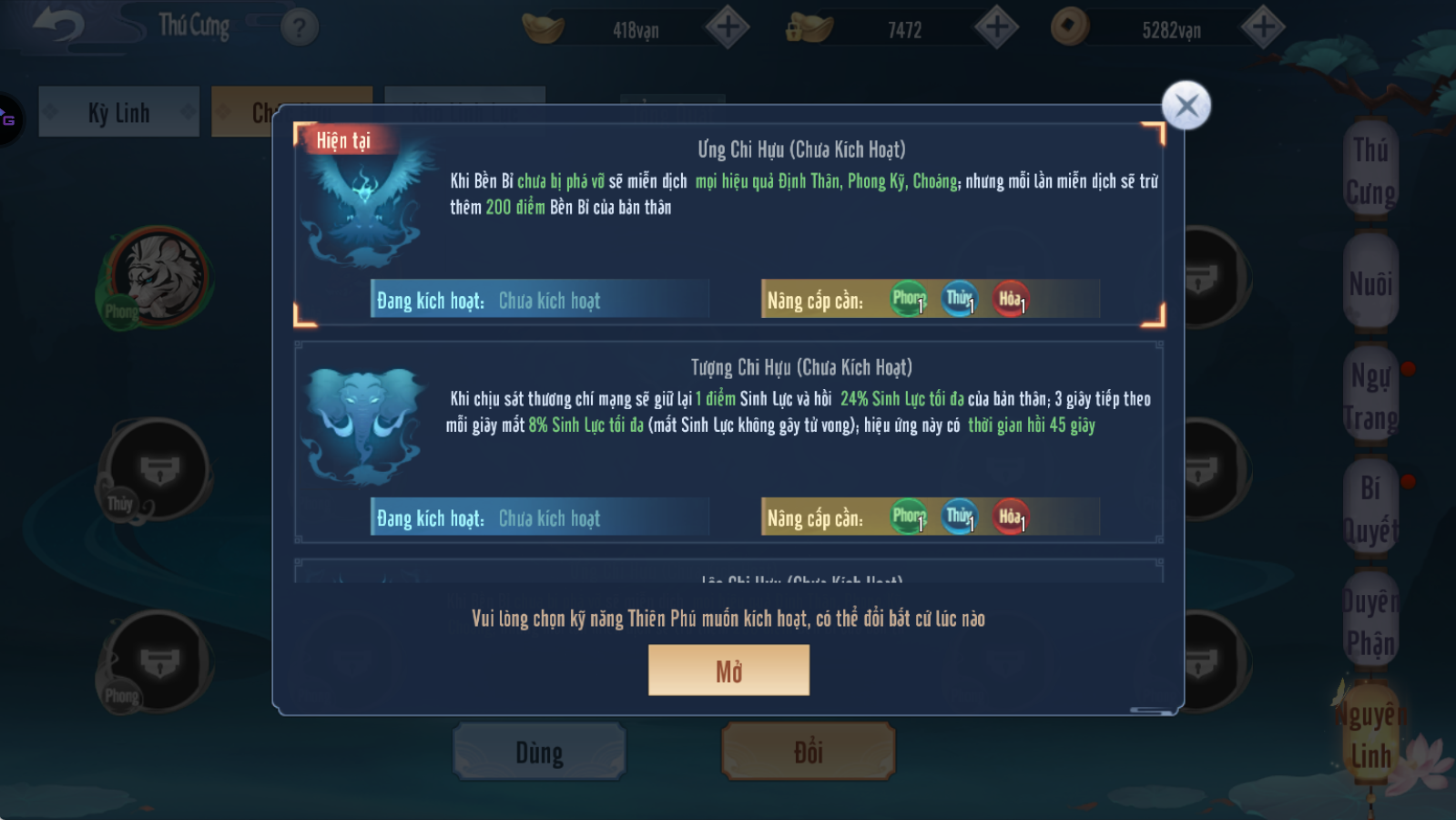Open the question mark help icon
Image resolution: width=1456 pixels, height=820 pixels.
click(x=300, y=27)
